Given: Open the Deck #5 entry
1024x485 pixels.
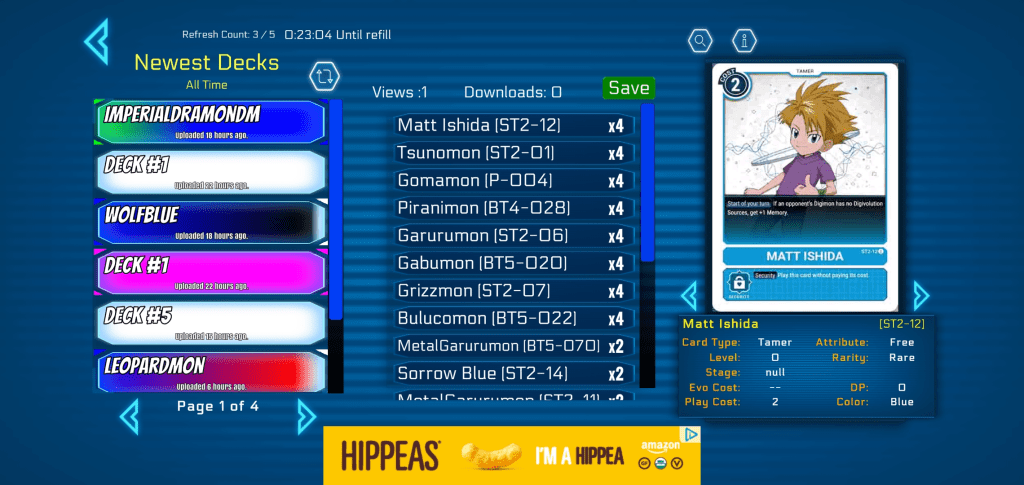Looking at the screenshot, I should point(212,322).
